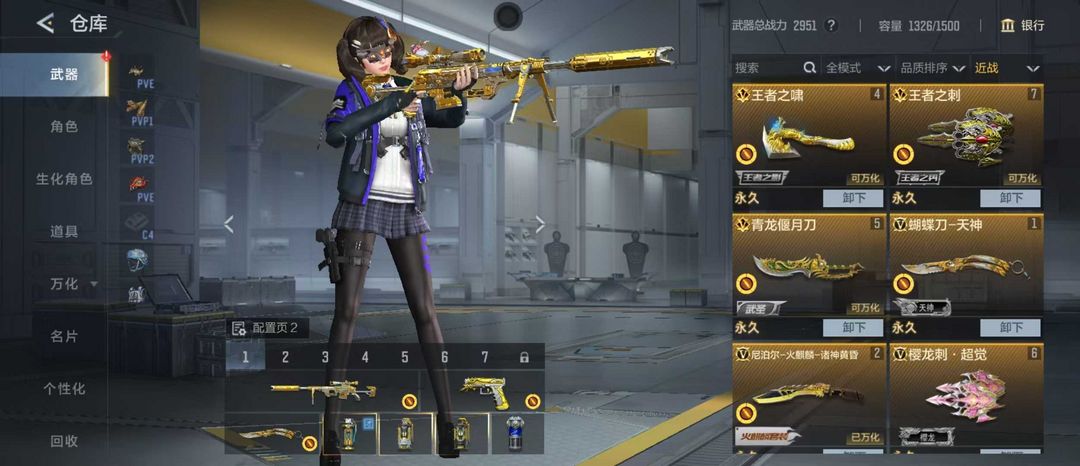The height and width of the screenshot is (466, 1080).
Task: Select the 青龙偃月刀 weapon card
Action: click(x=809, y=267)
